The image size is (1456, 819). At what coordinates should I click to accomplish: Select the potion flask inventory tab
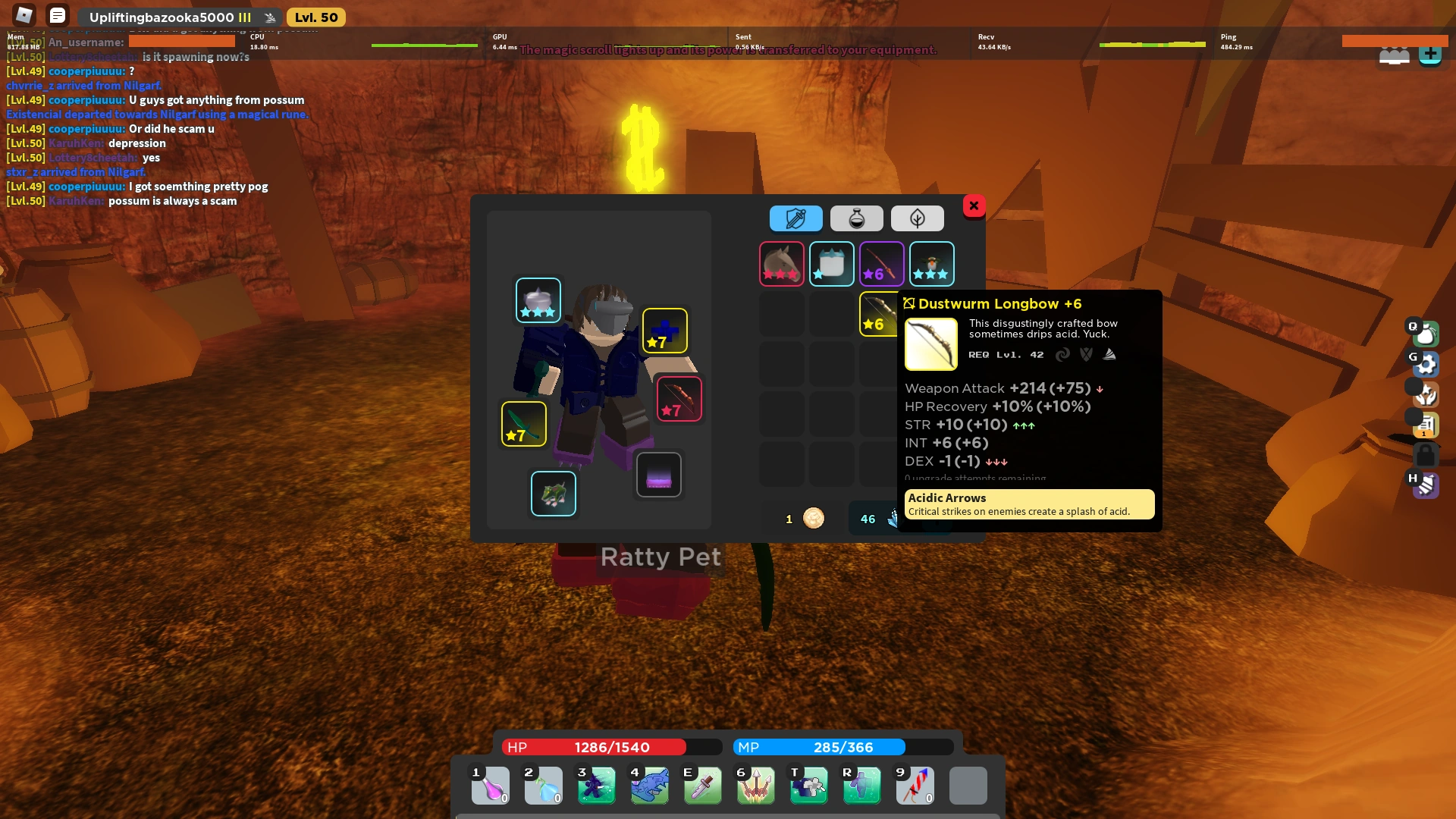(858, 218)
